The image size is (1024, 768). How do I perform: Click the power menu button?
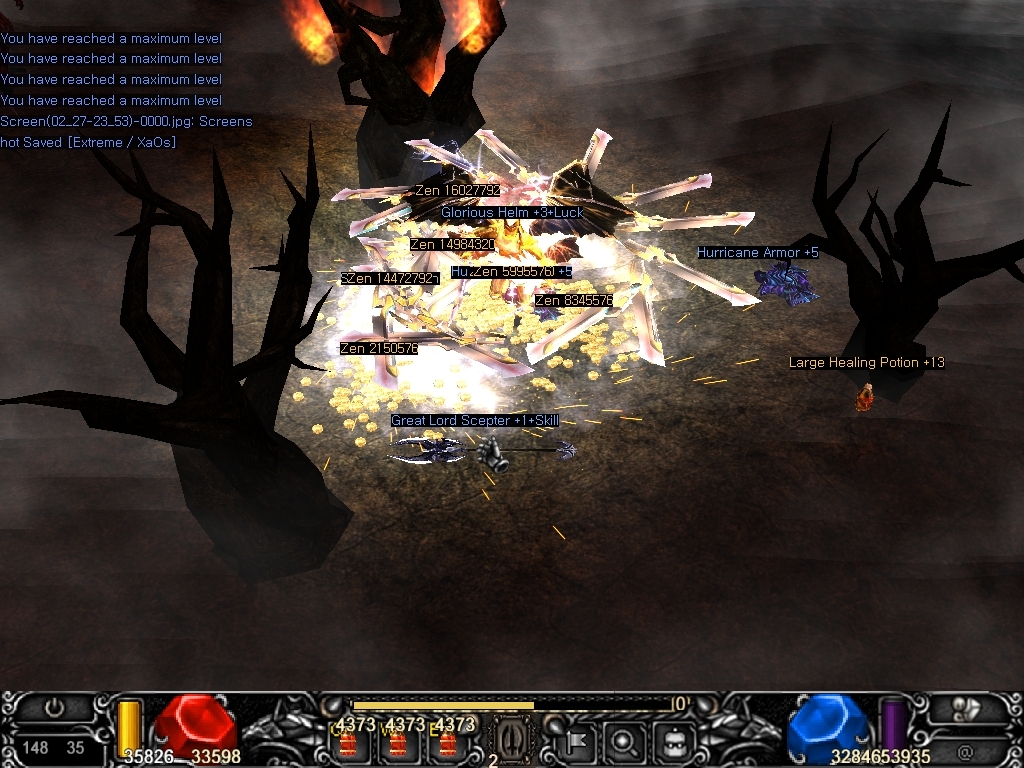(54, 708)
